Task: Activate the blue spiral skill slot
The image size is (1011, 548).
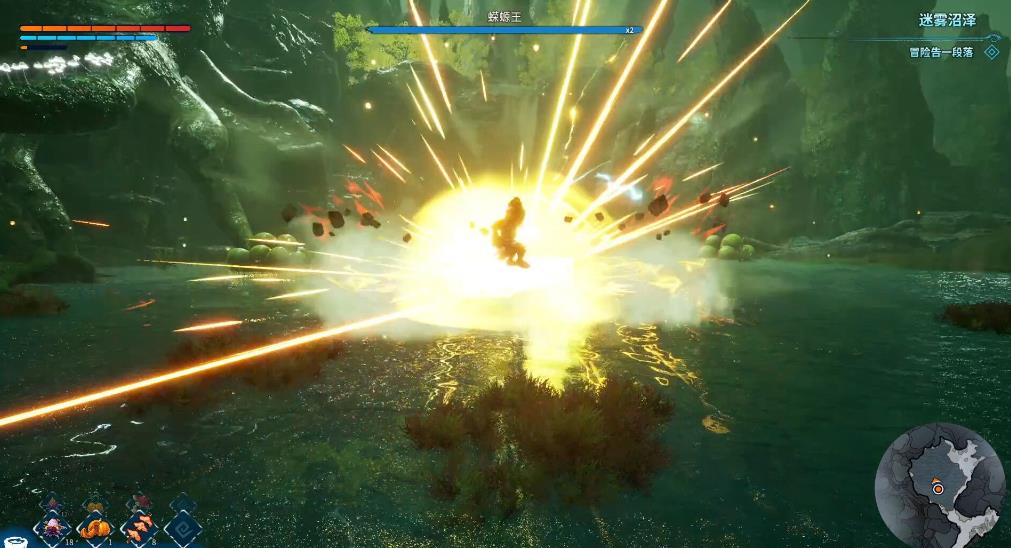Action: click(x=184, y=527)
